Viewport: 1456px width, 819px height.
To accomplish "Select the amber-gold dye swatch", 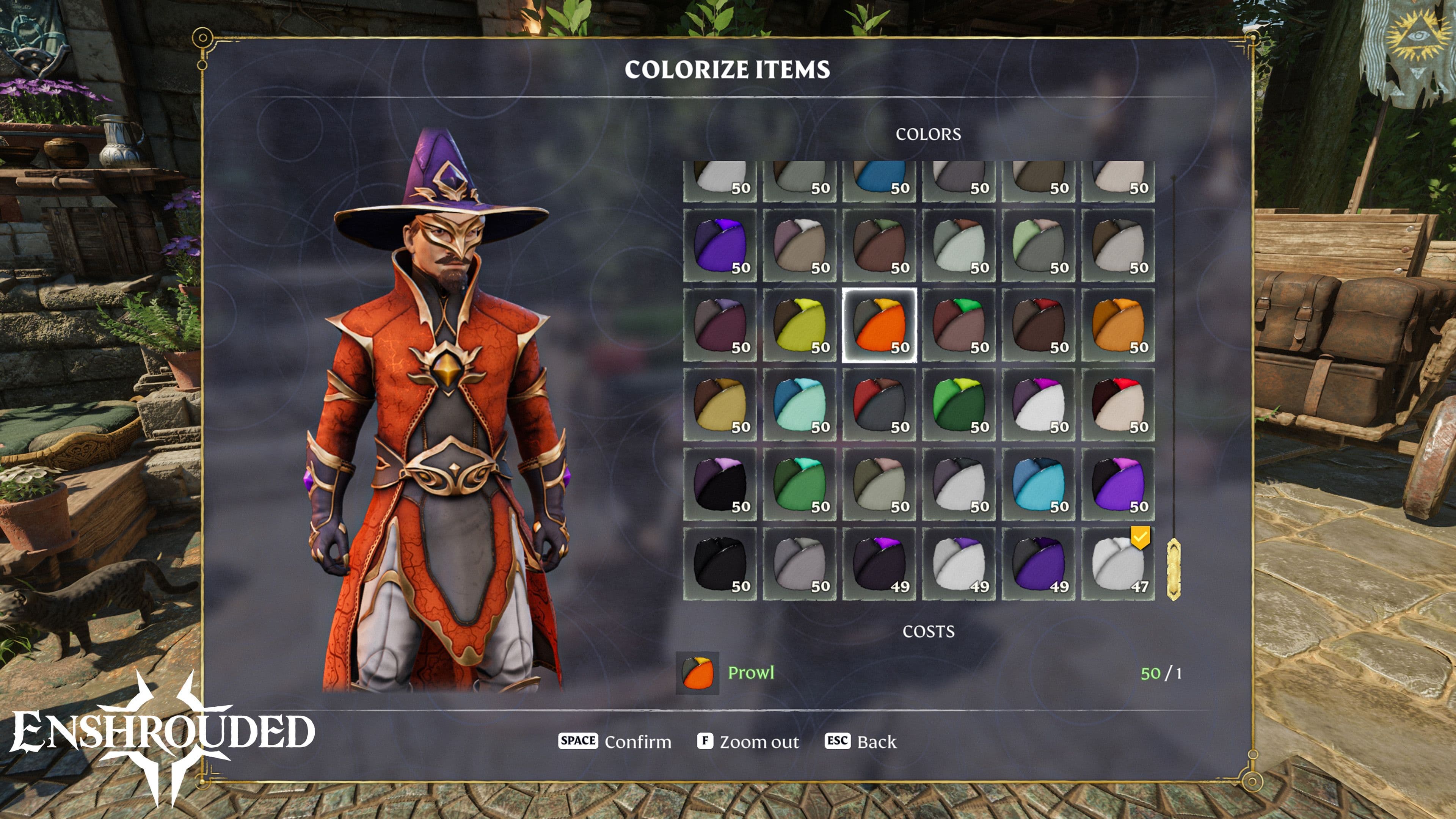I will [1117, 325].
